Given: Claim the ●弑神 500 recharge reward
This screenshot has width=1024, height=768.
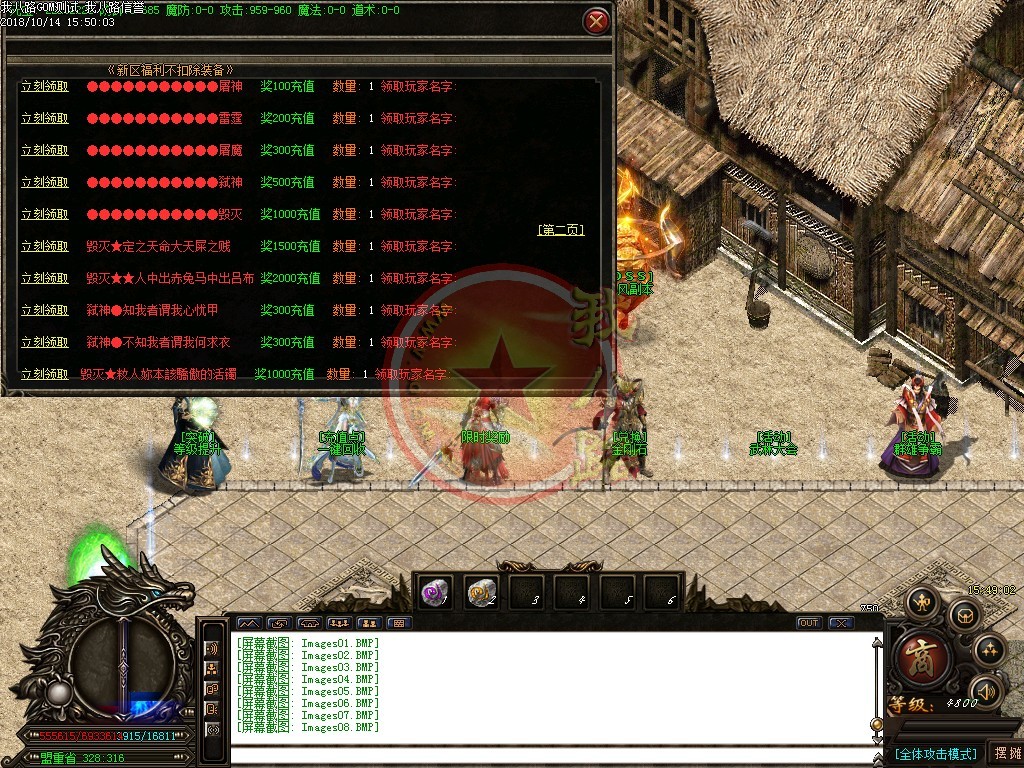Looking at the screenshot, I should tap(45, 183).
